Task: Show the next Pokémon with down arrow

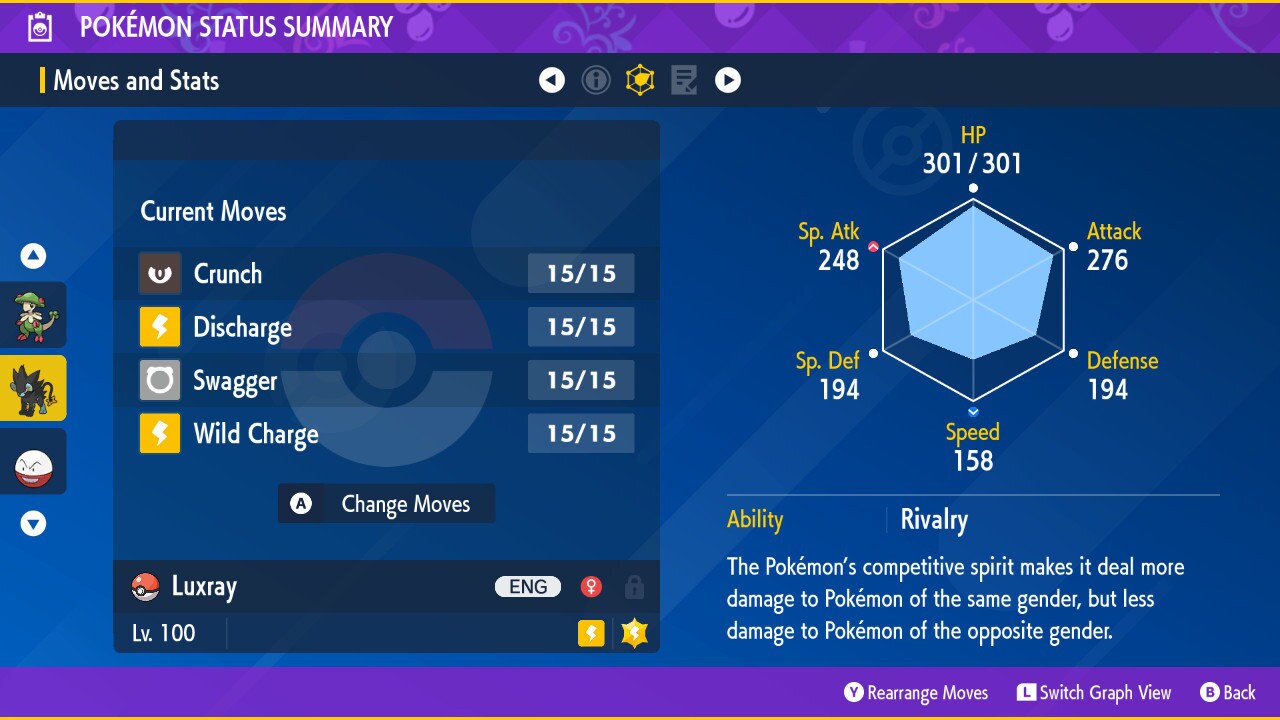Action: pos(34,523)
